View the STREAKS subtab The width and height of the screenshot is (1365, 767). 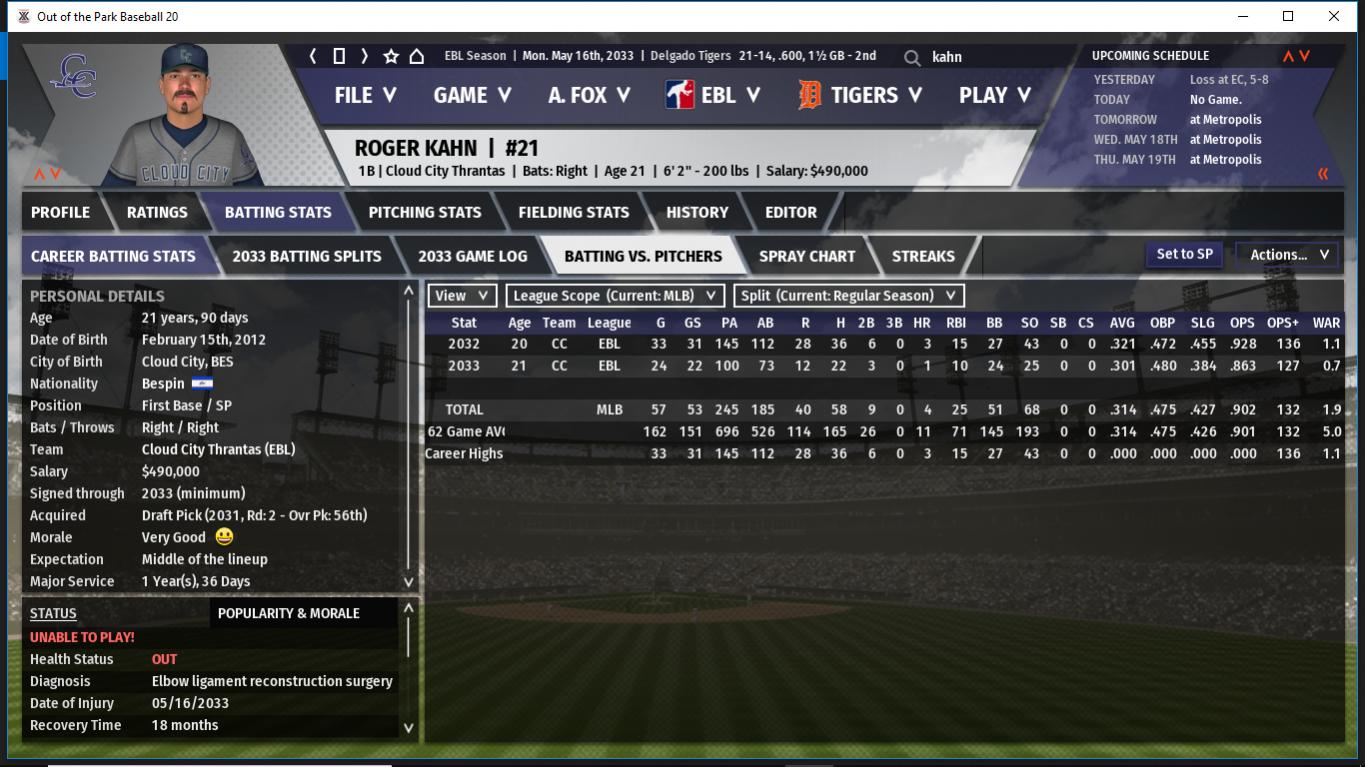pos(923,256)
